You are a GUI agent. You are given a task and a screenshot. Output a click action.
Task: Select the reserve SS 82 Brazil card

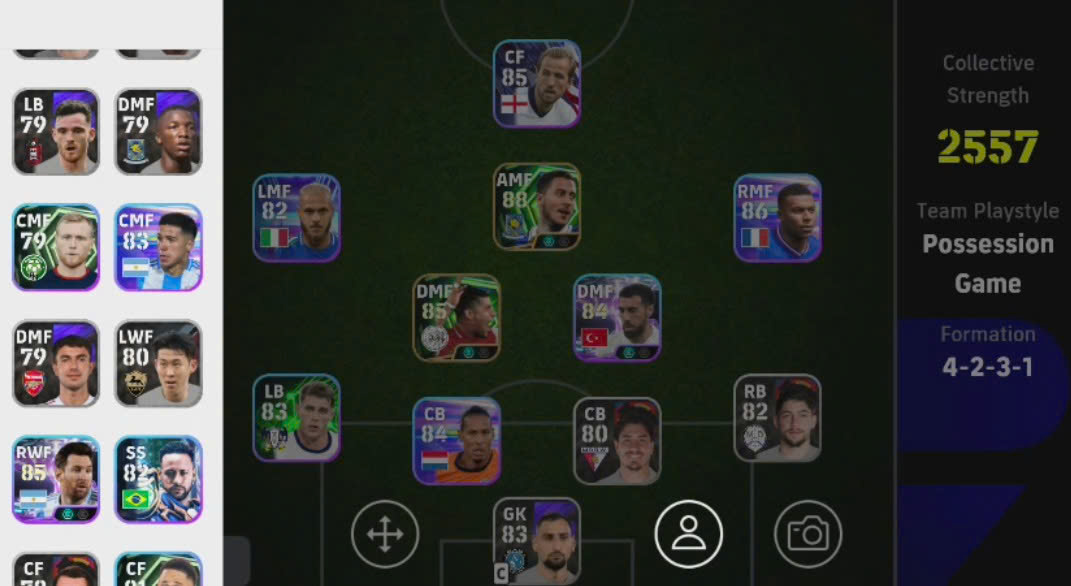click(x=158, y=479)
